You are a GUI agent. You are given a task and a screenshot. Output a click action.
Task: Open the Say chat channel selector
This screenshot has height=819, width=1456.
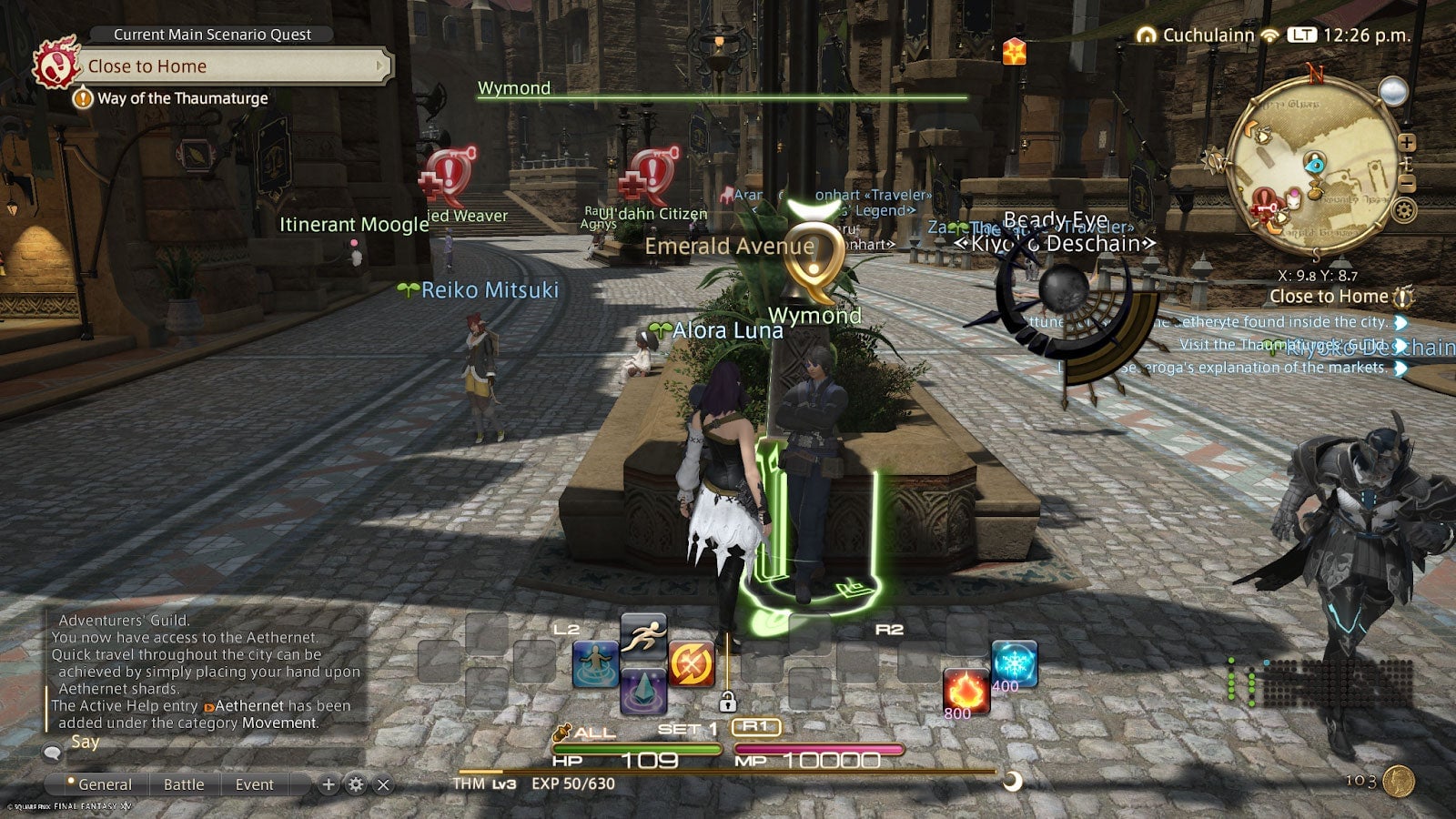[x=84, y=742]
